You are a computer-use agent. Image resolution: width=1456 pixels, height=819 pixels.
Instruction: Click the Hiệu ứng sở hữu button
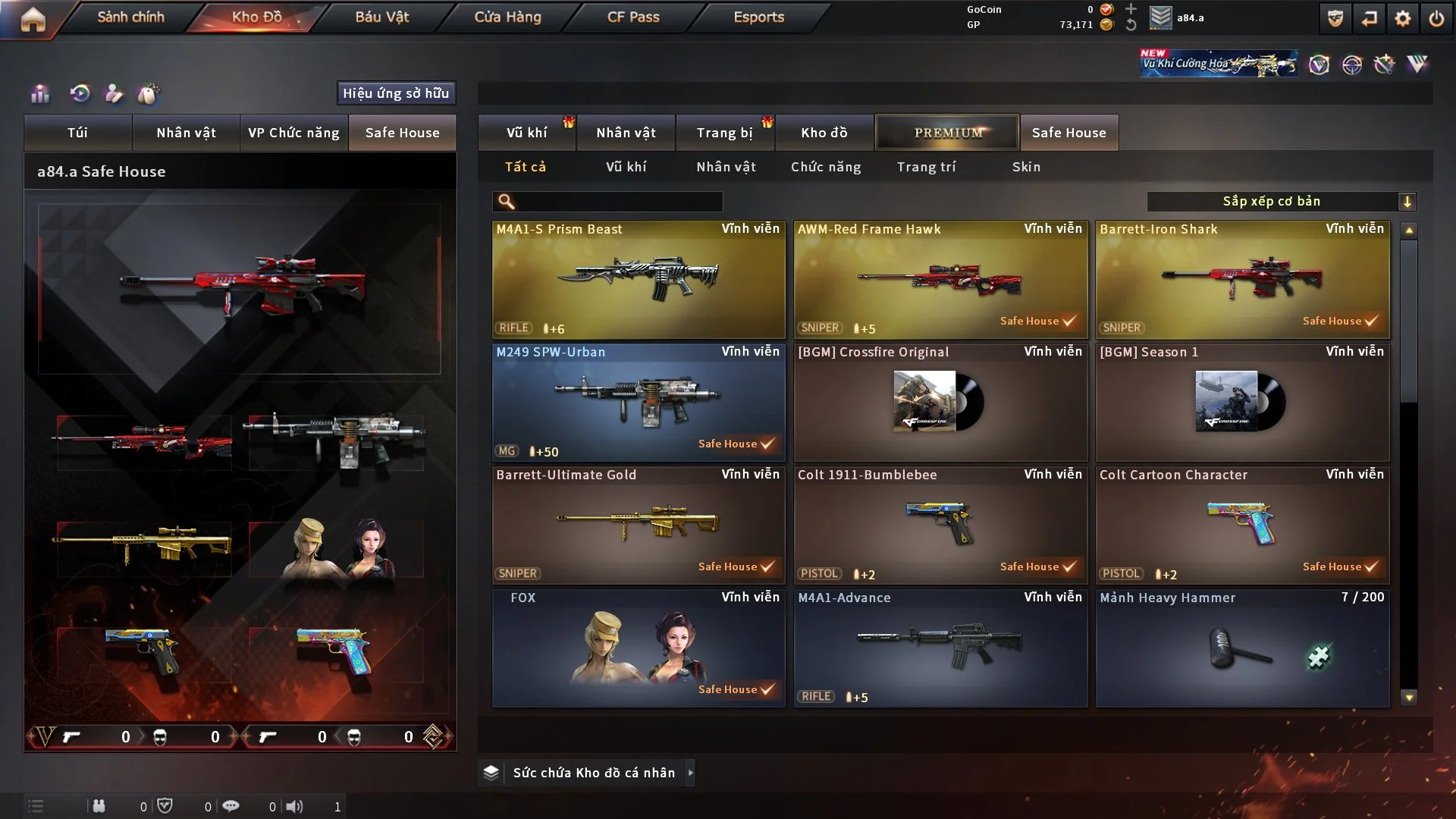pos(396,93)
